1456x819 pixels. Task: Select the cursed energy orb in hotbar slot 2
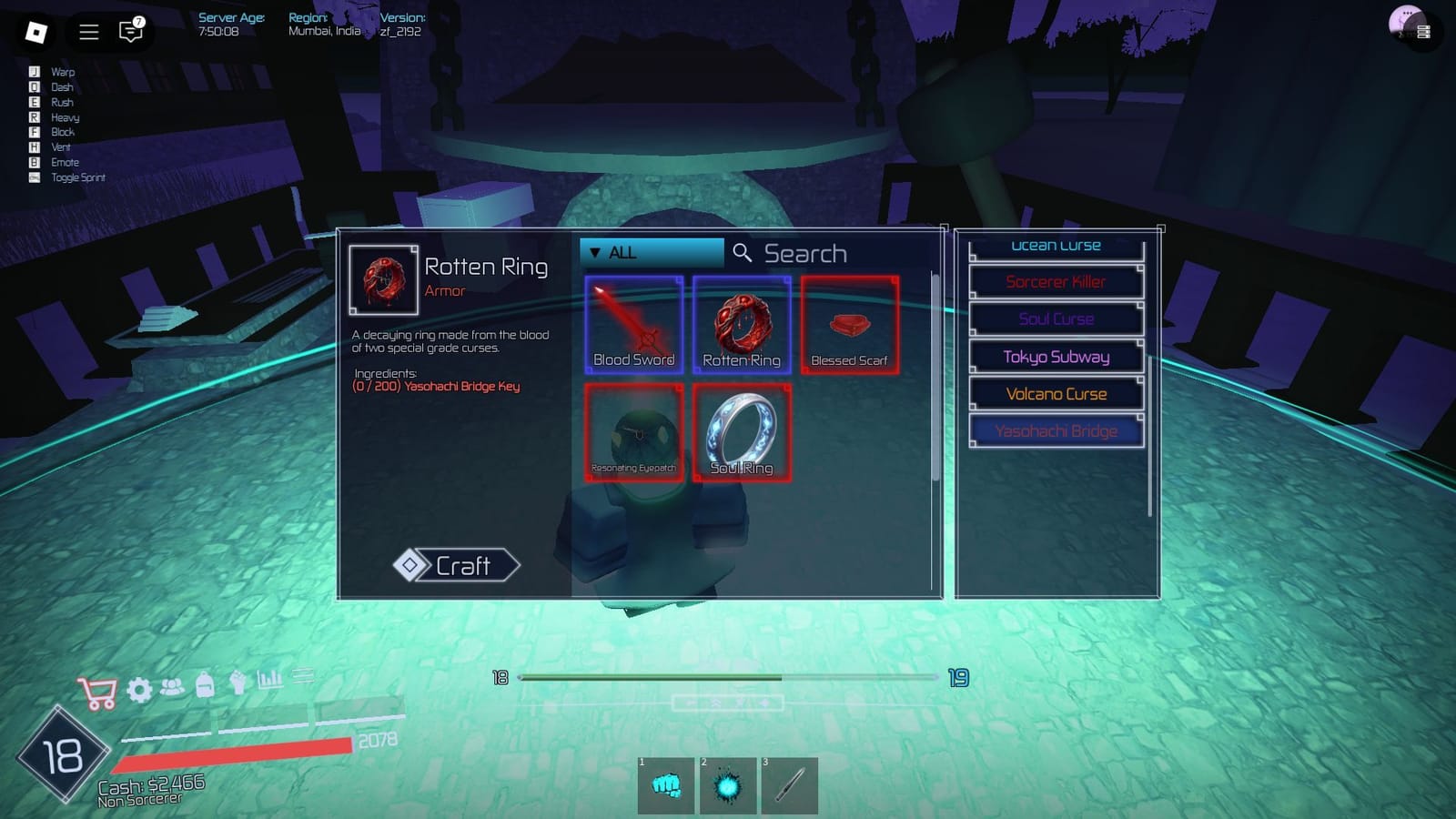(x=728, y=784)
